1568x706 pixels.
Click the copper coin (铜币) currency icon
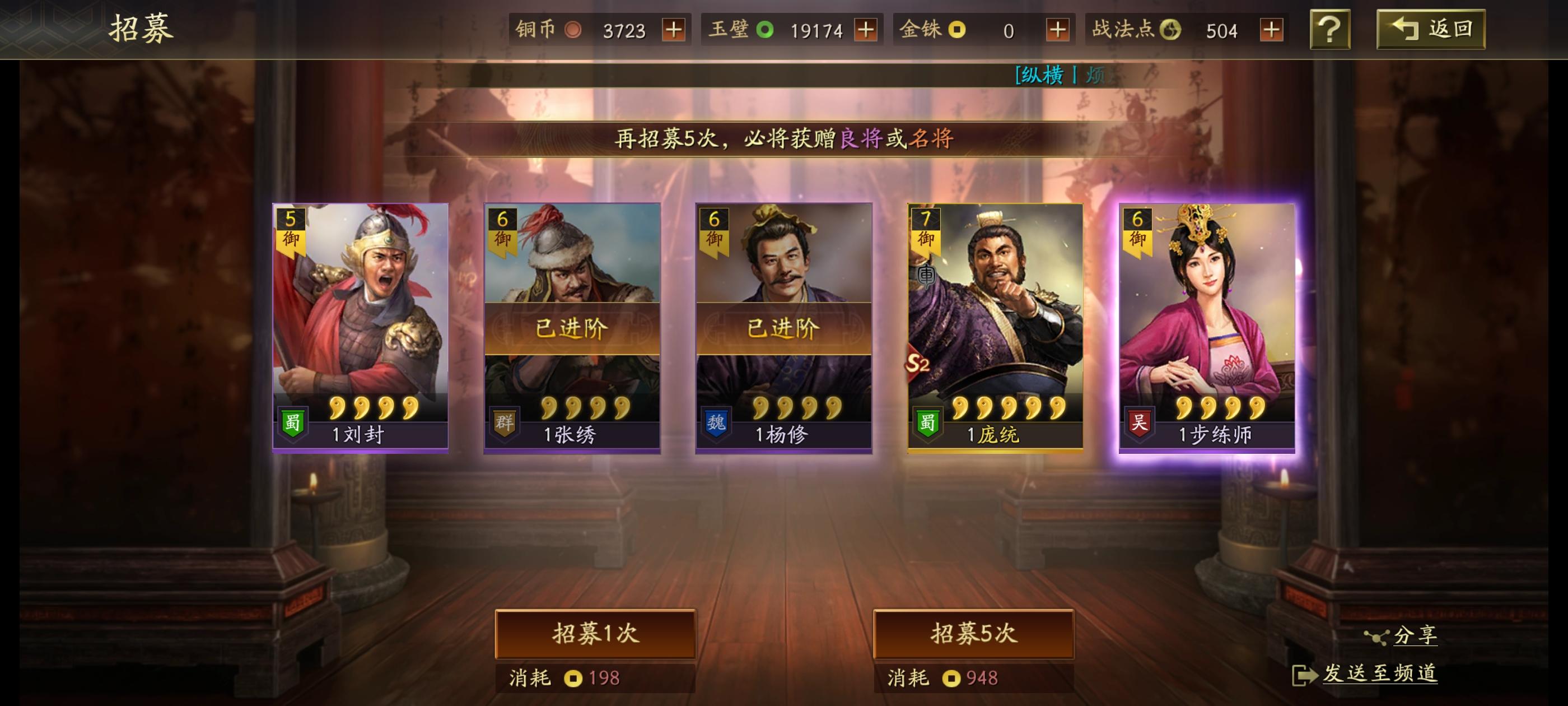click(x=573, y=29)
